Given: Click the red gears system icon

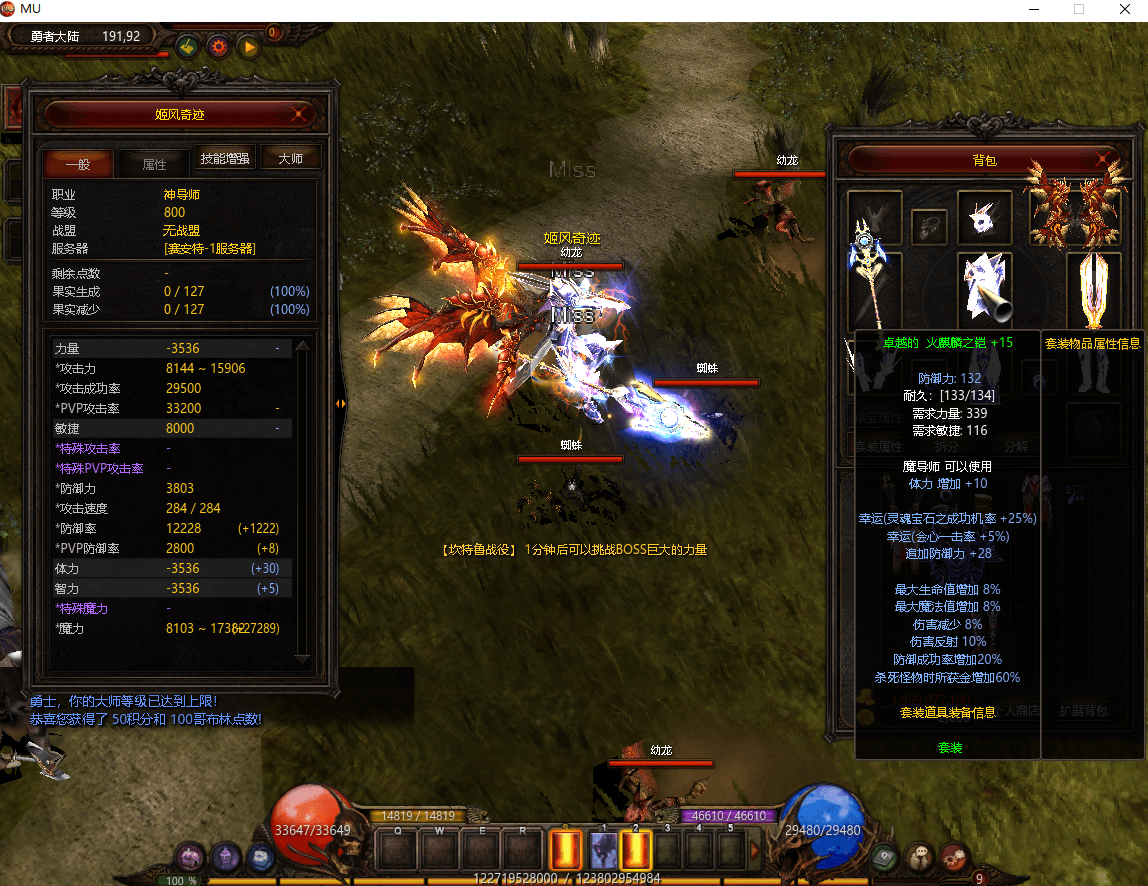Looking at the screenshot, I should point(952,857).
